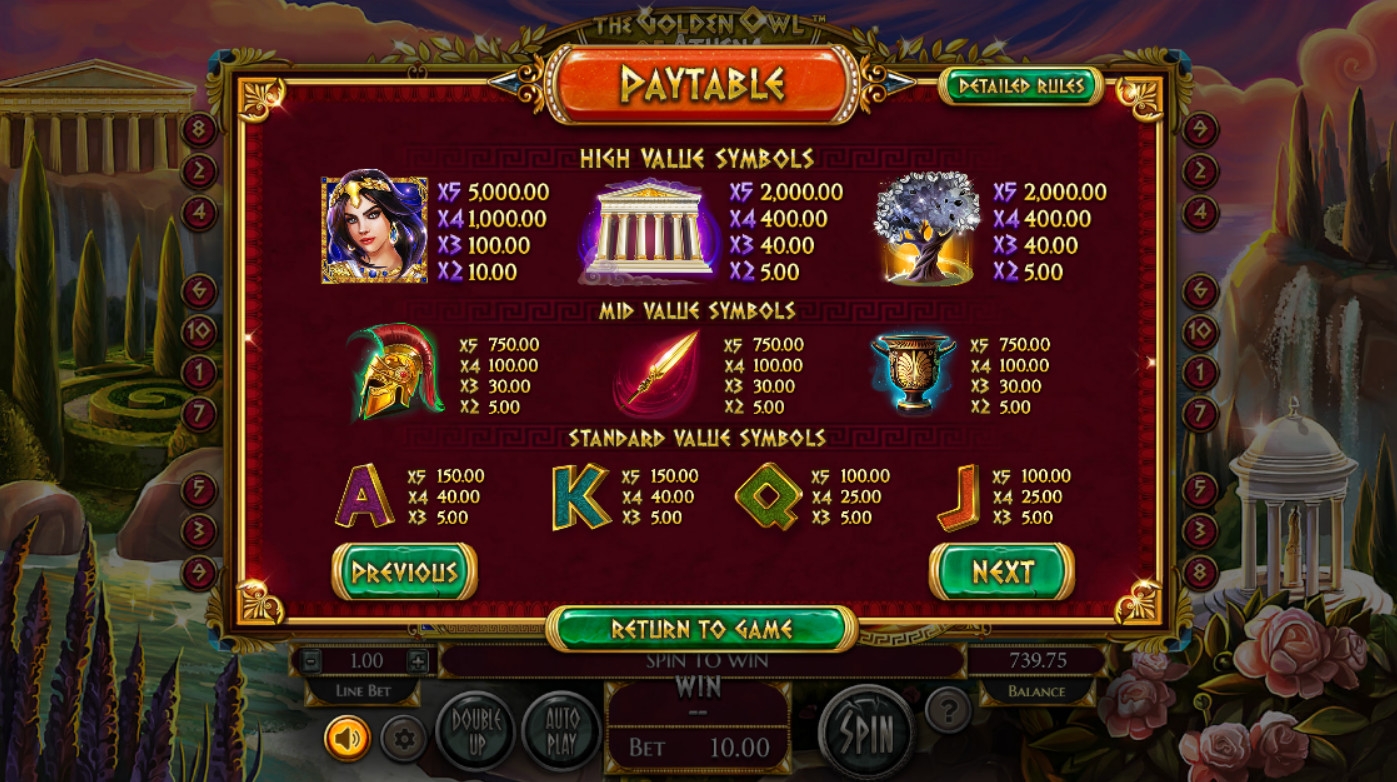The height and width of the screenshot is (782, 1397).
Task: Toggle the sound speaker icon
Action: coord(347,739)
